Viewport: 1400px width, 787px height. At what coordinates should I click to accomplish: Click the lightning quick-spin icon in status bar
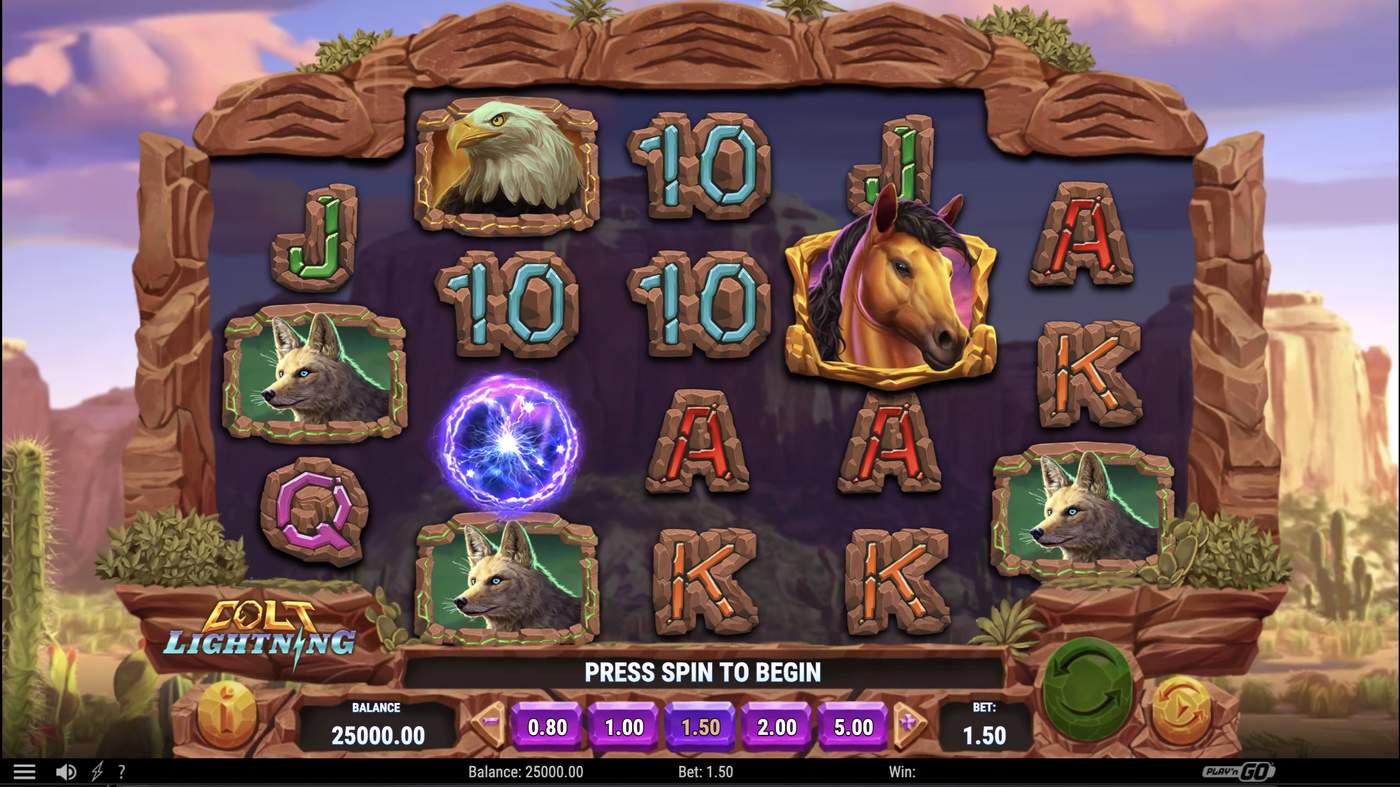[95, 771]
